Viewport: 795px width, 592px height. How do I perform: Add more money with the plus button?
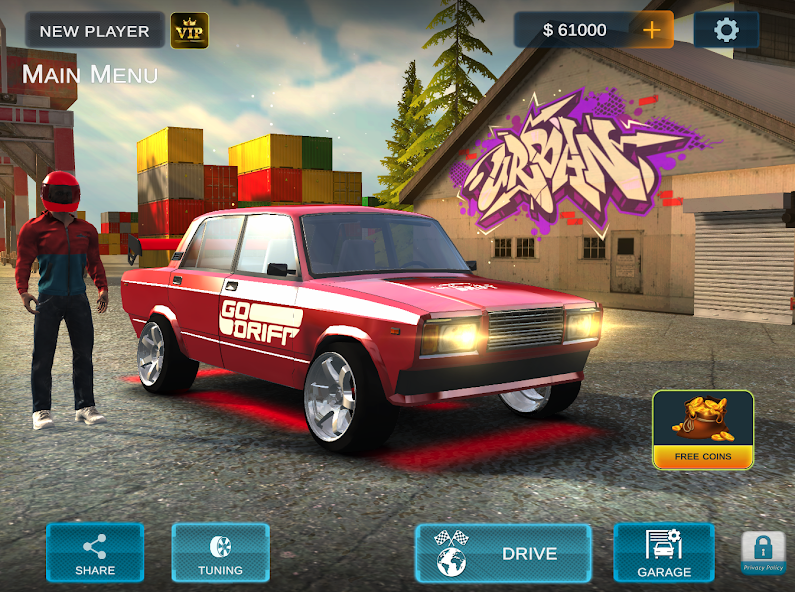[652, 30]
